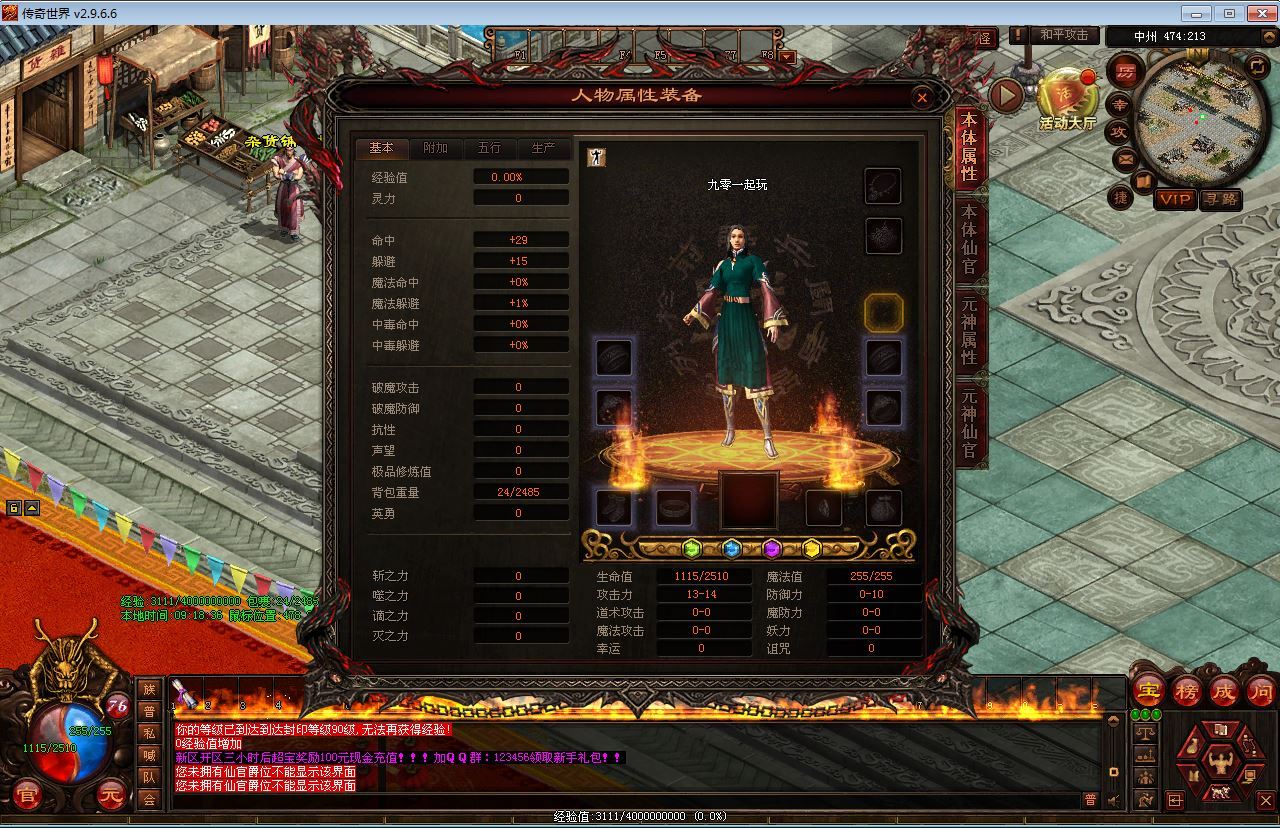Click the monitor settings icon in the hex menu
1280x828 pixels.
pos(1249,777)
